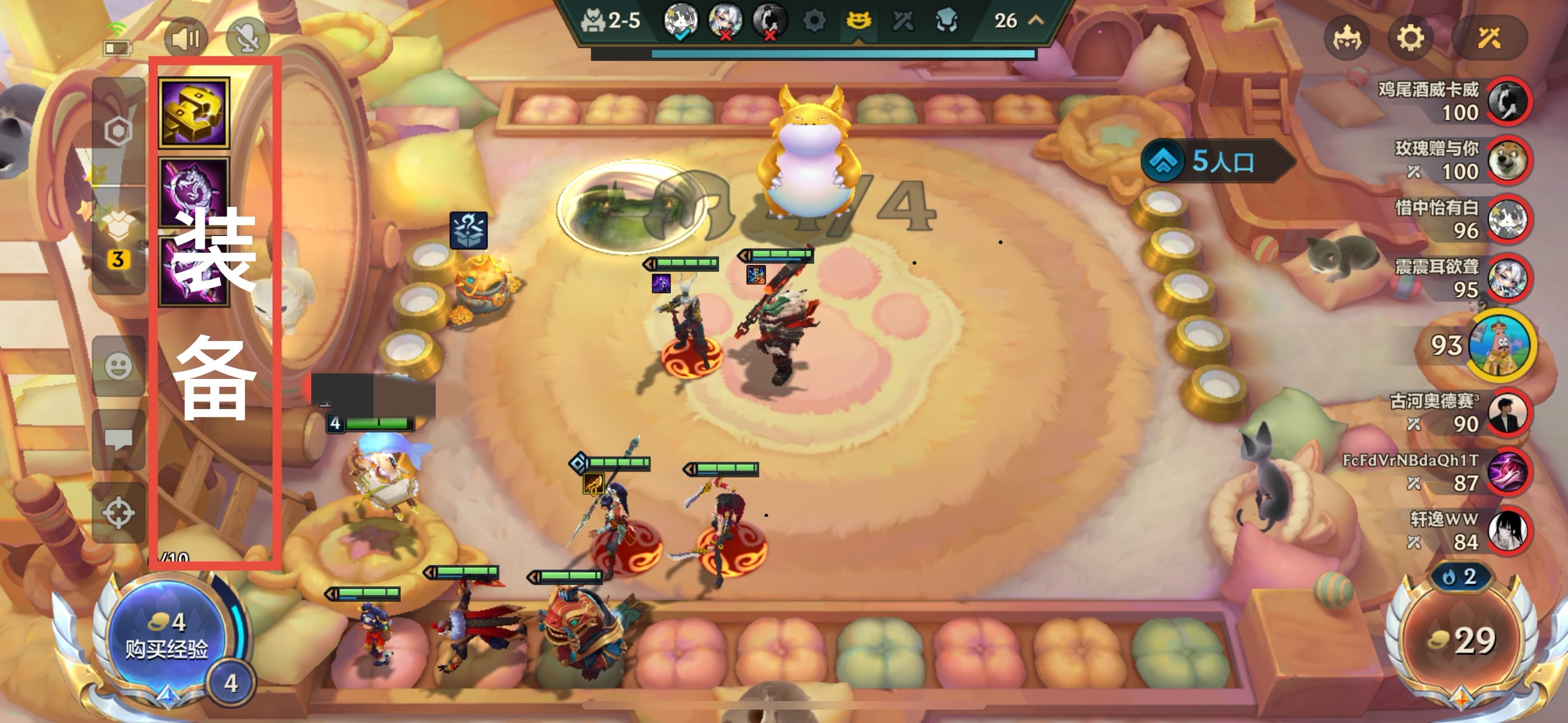The width and height of the screenshot is (1568, 723).
Task: Select the golden anvil item slot
Action: (x=194, y=113)
